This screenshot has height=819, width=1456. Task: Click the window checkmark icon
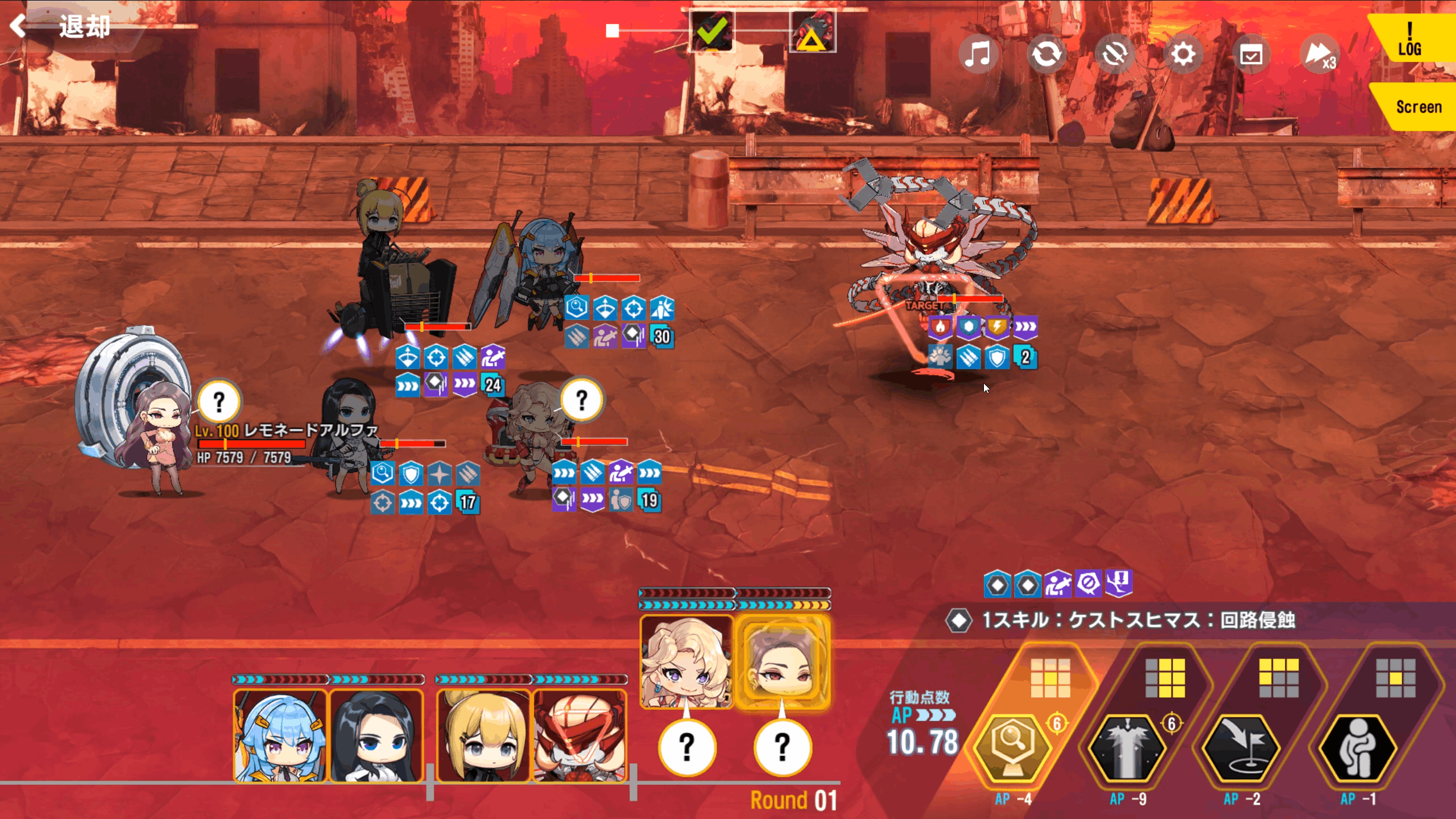(x=1251, y=55)
